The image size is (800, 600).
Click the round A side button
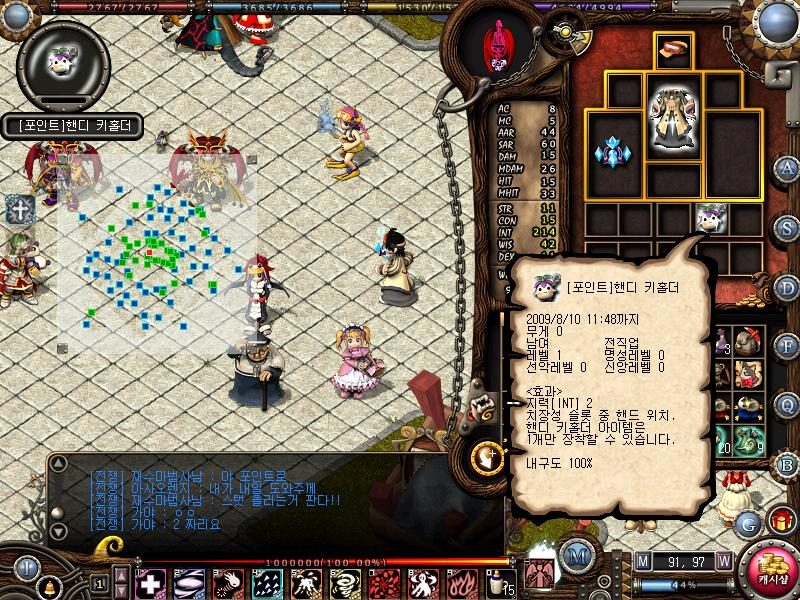tap(787, 167)
